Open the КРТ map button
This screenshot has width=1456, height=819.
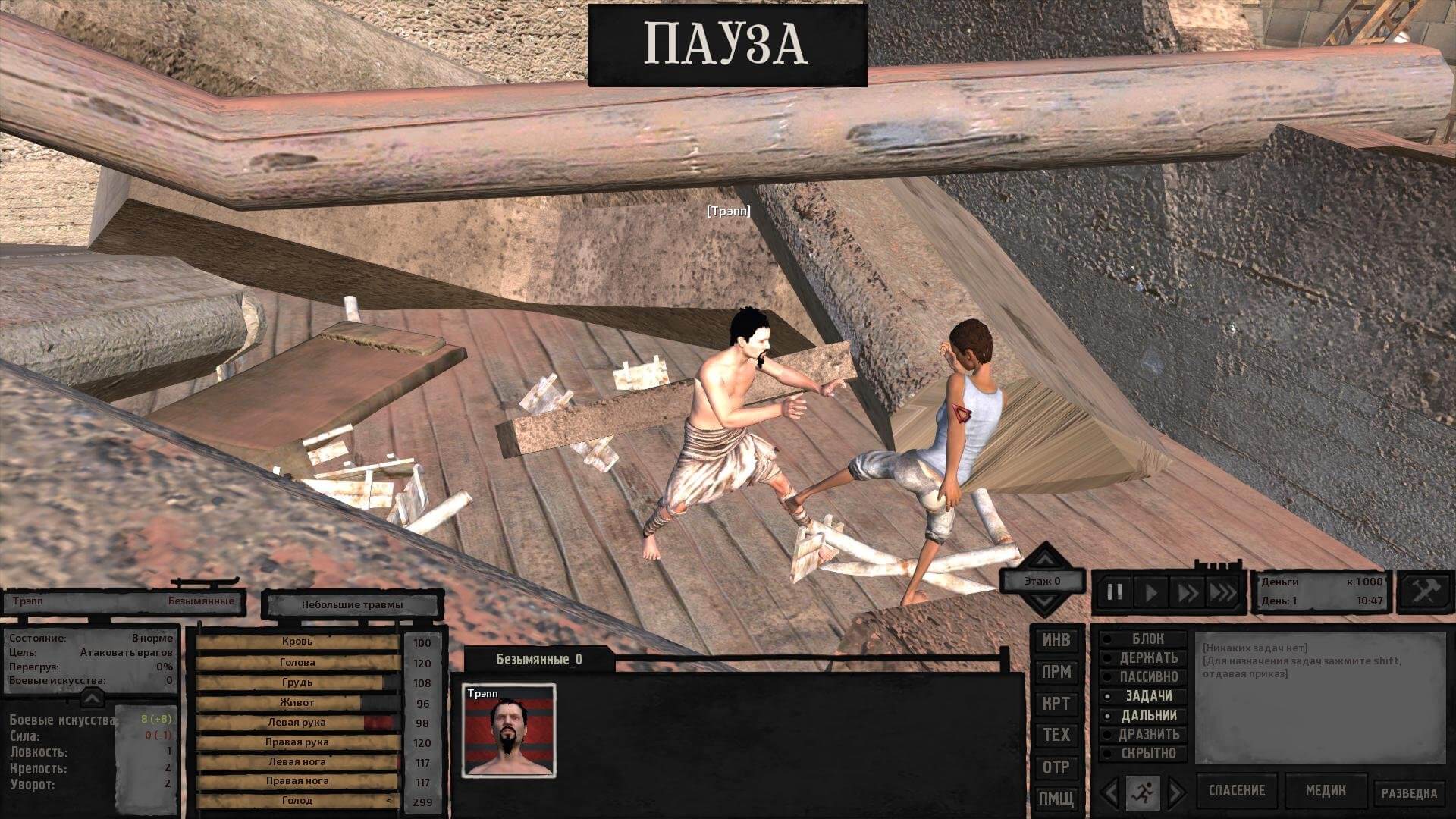(1056, 704)
